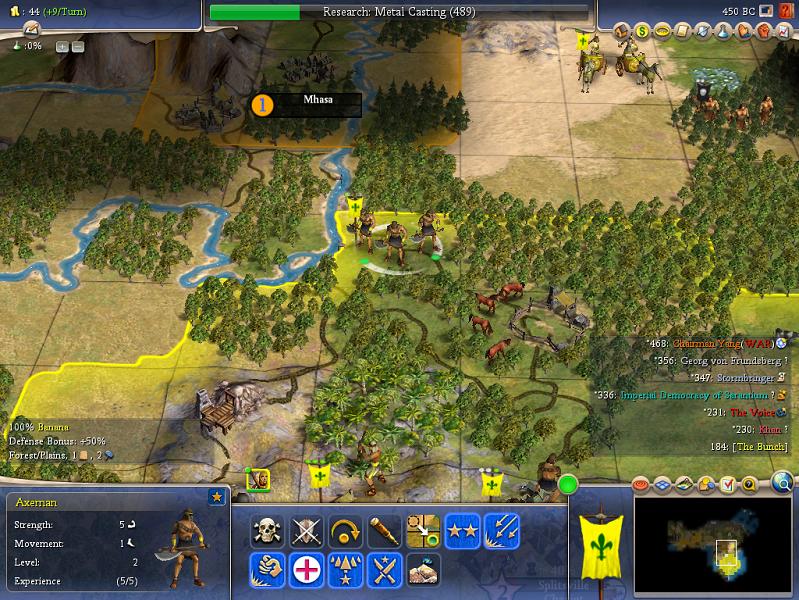Click the minimap

coord(714,535)
